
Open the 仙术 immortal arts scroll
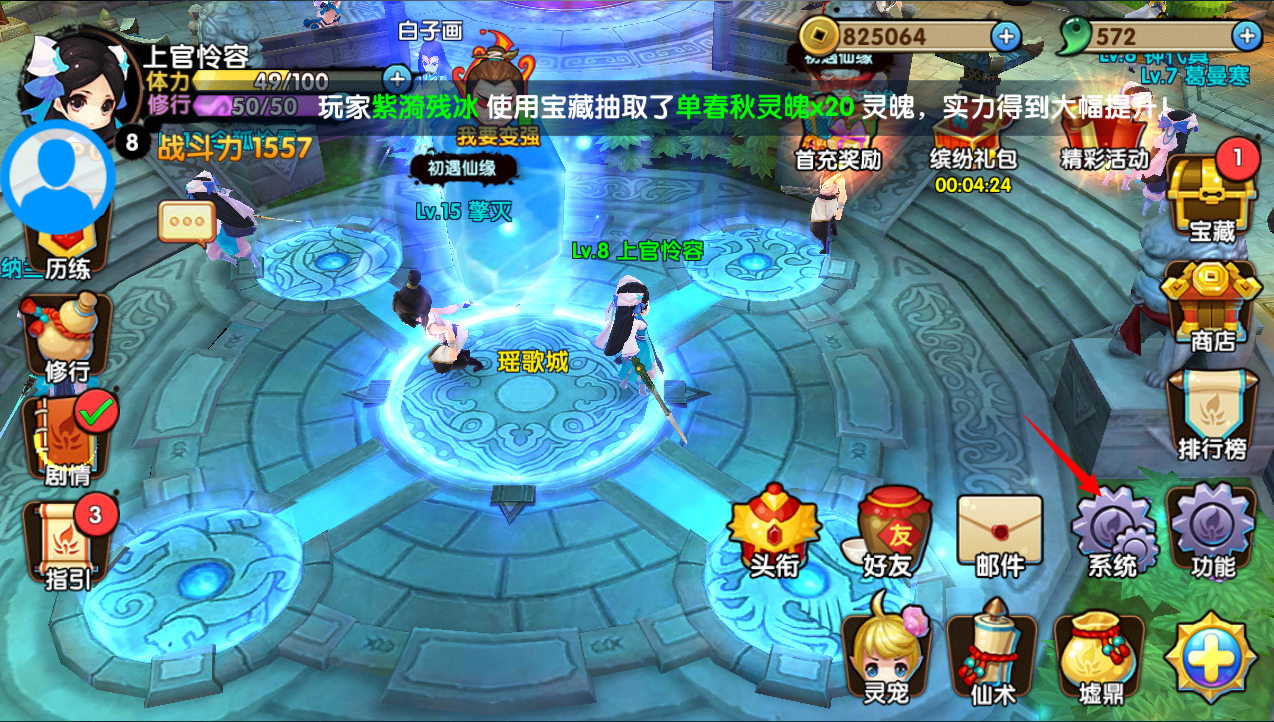[993, 652]
